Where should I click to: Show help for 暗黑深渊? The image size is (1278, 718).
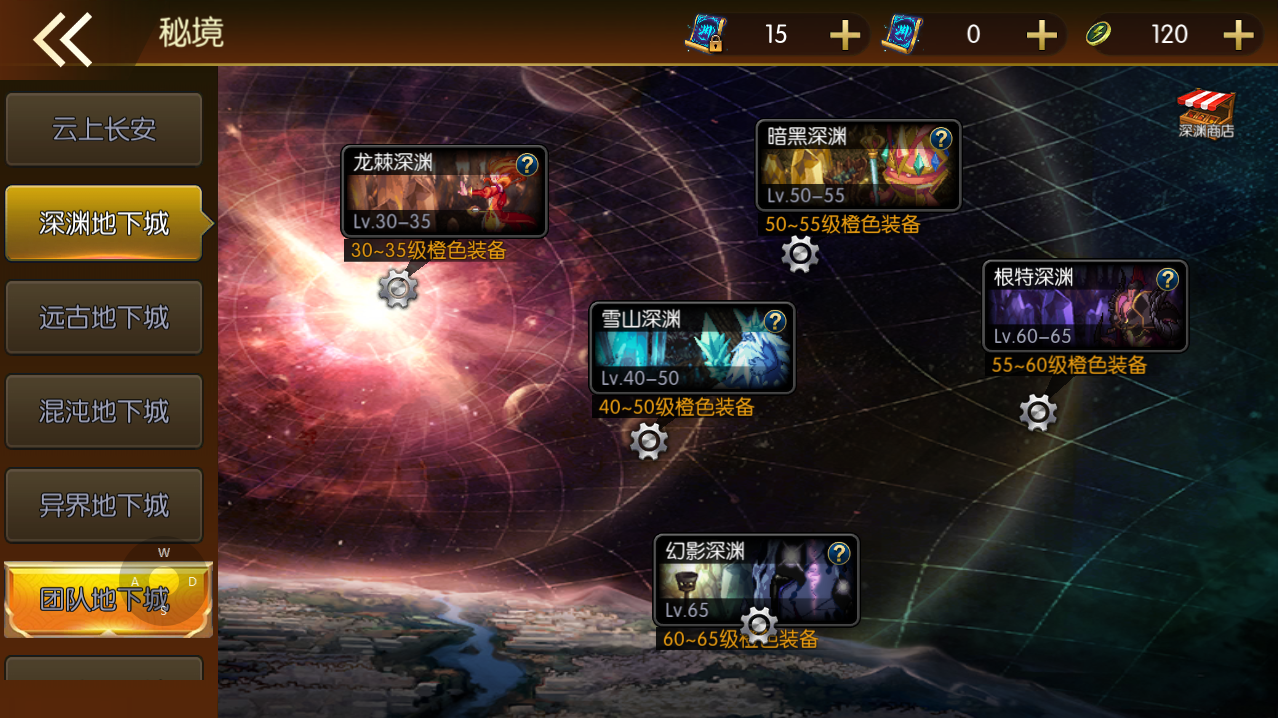pyautogui.click(x=941, y=138)
